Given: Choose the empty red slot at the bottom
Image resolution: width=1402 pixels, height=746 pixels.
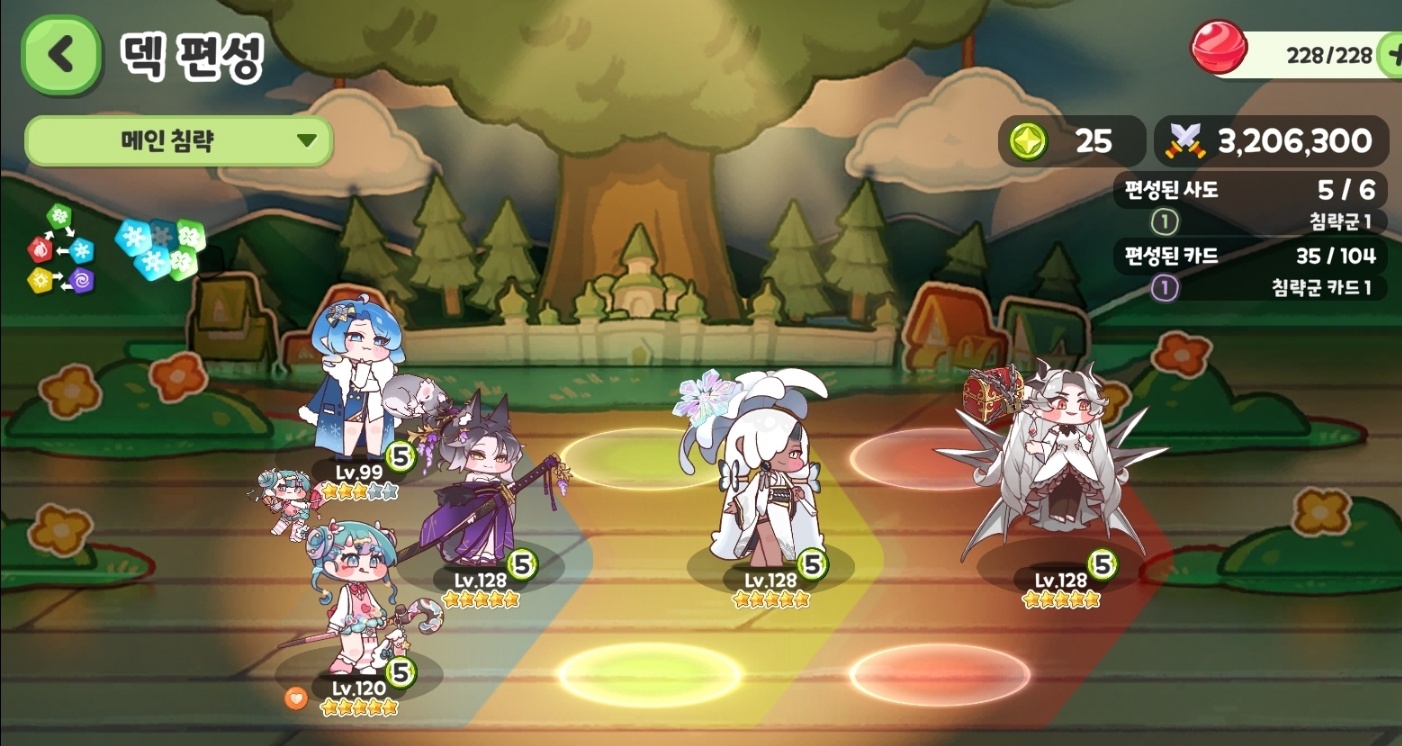Looking at the screenshot, I should click(x=940, y=675).
